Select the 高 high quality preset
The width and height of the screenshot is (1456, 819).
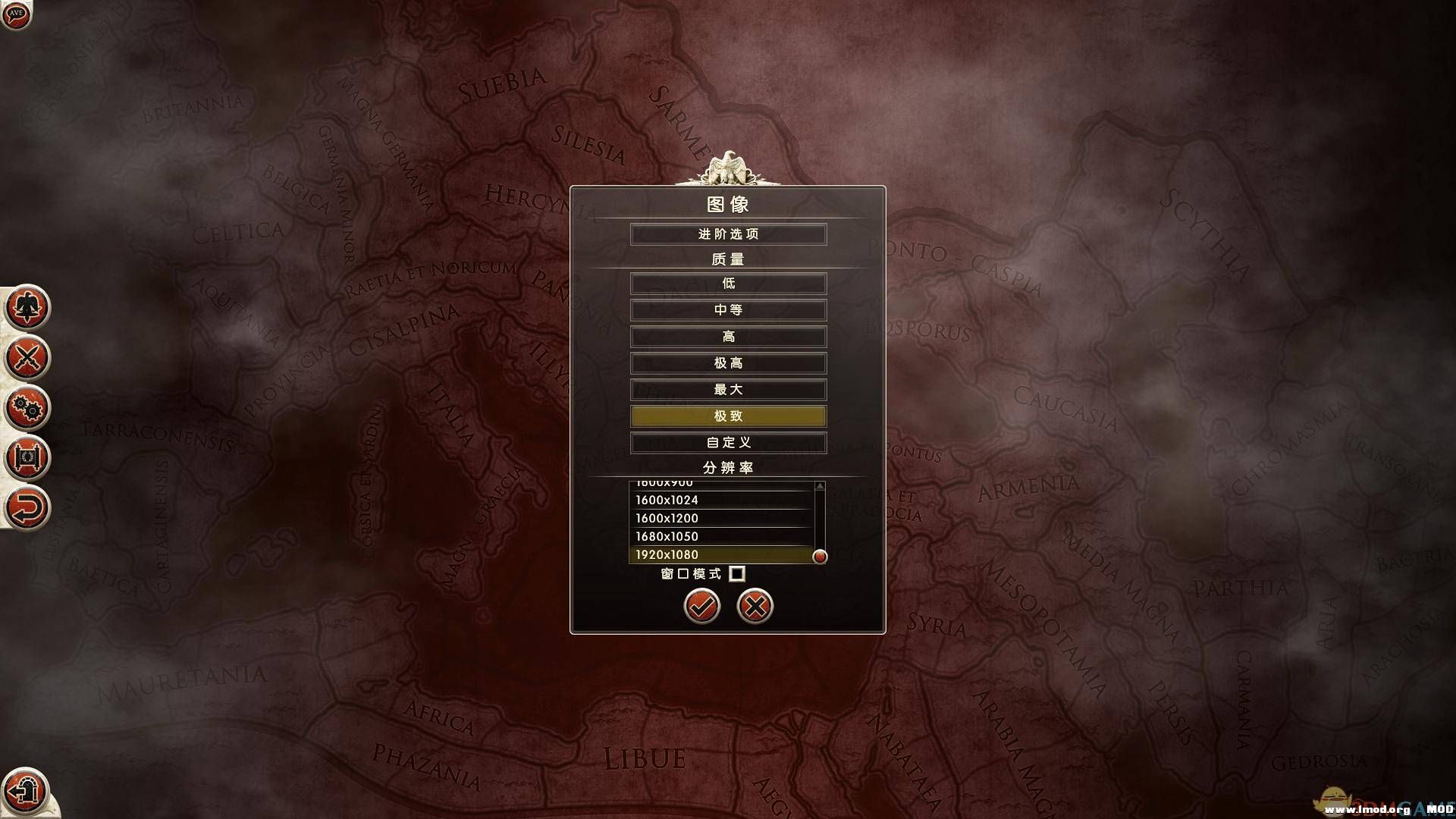click(727, 336)
